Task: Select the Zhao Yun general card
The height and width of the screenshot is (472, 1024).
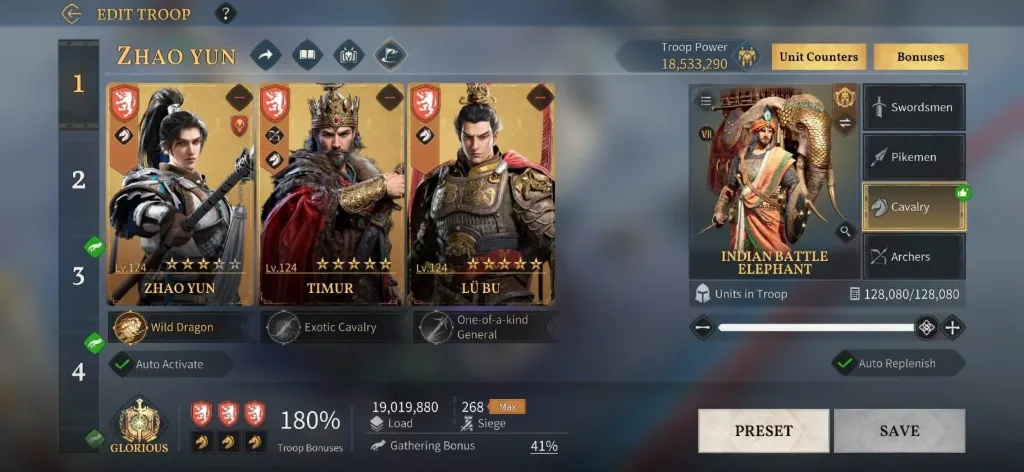Action: pos(181,190)
